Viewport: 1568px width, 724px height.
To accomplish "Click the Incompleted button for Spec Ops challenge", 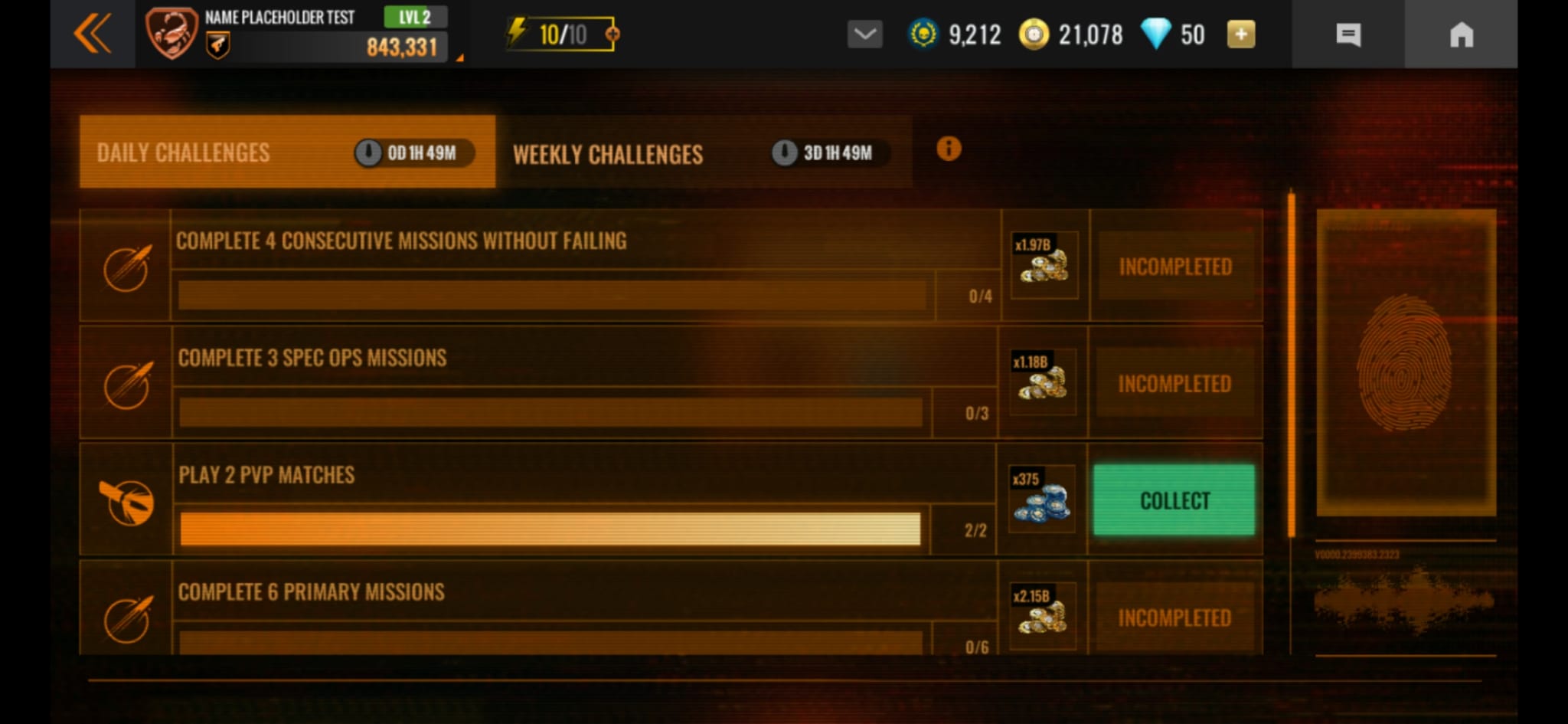I will [1174, 383].
